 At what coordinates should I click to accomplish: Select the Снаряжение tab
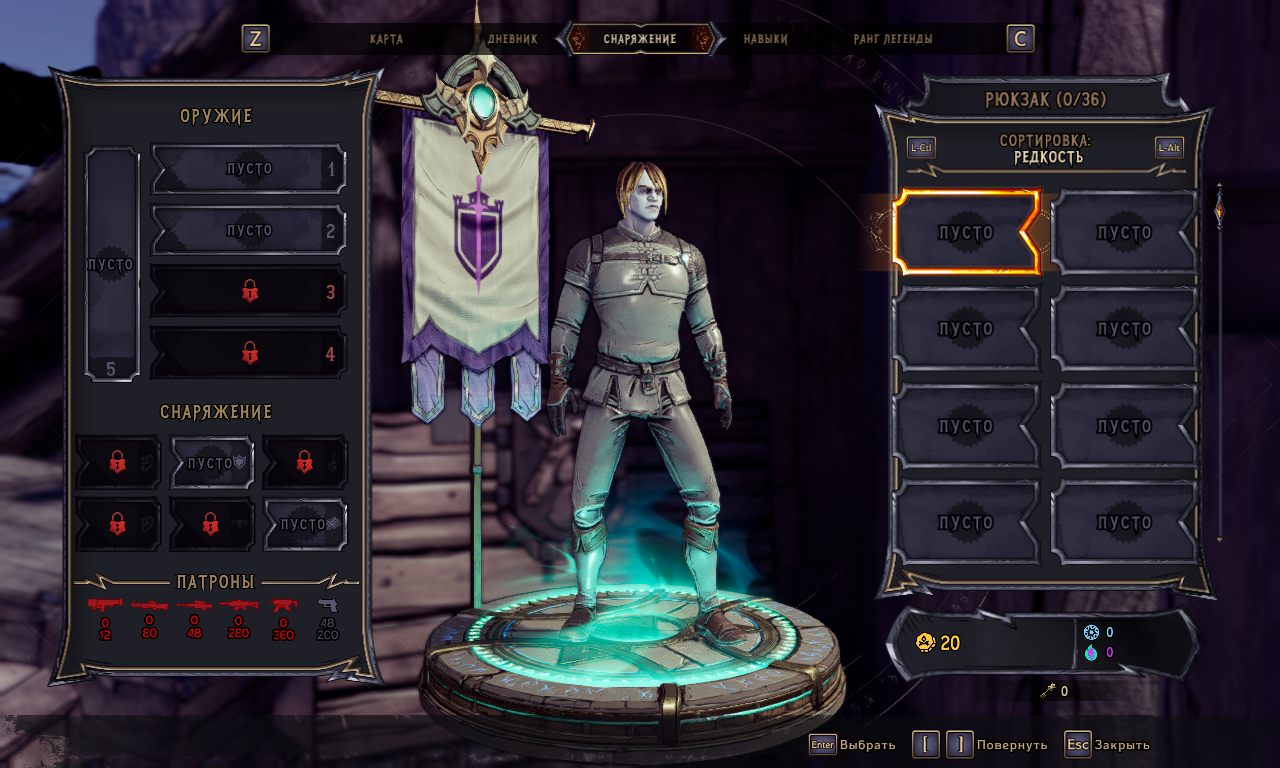coord(640,39)
